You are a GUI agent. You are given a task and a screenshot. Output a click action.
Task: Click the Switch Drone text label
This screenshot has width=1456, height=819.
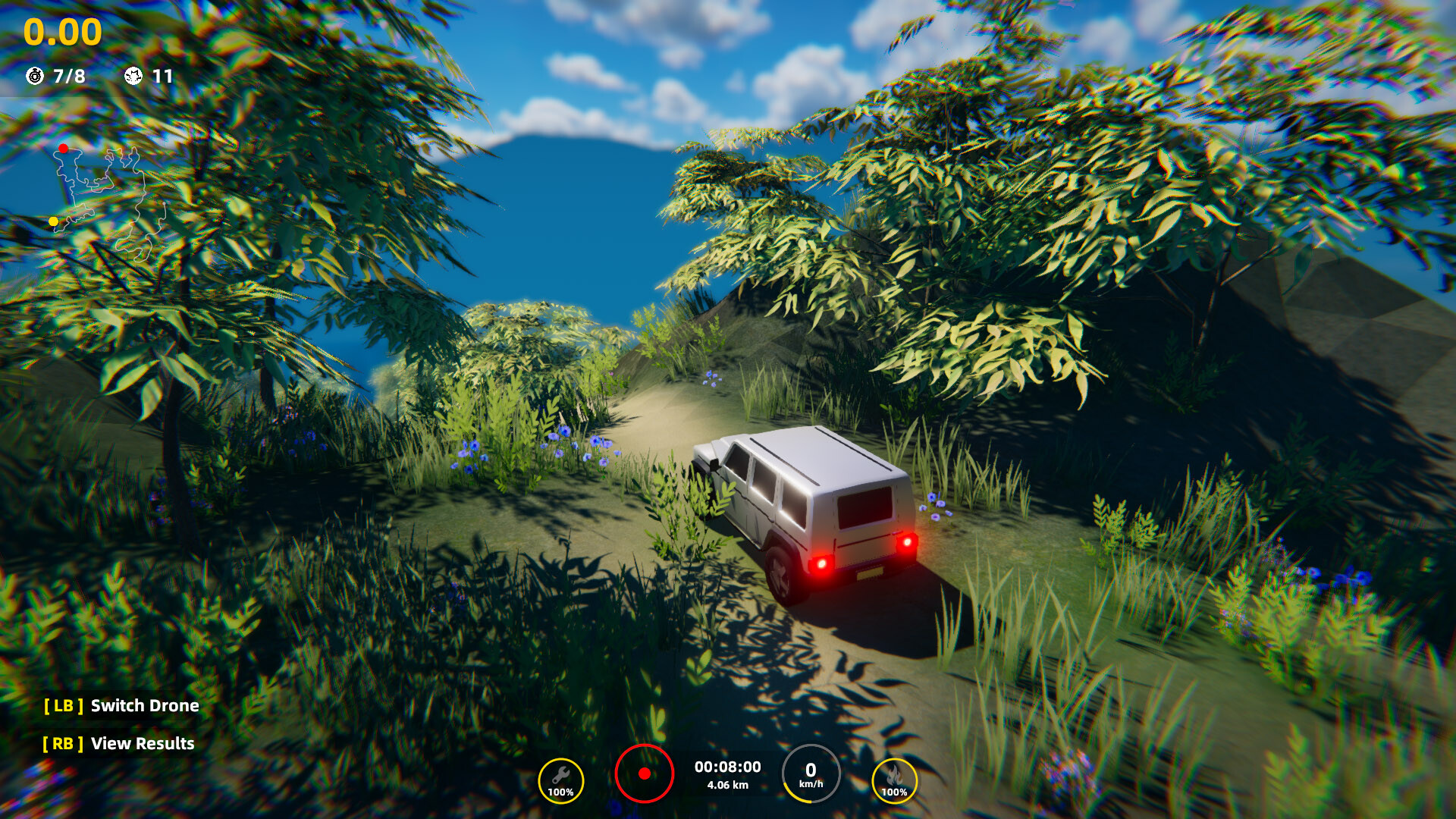[143, 705]
